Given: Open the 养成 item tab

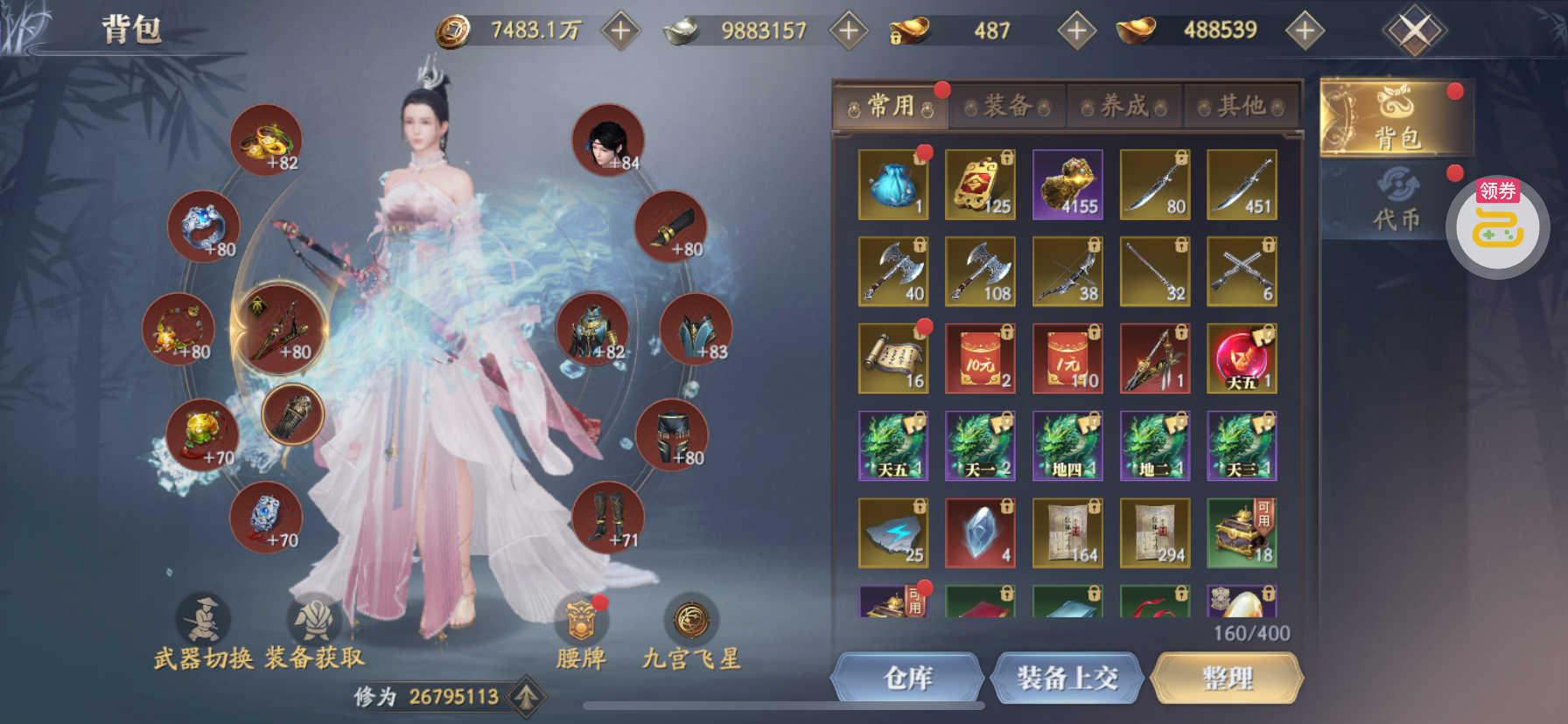Looking at the screenshot, I should (x=1124, y=107).
